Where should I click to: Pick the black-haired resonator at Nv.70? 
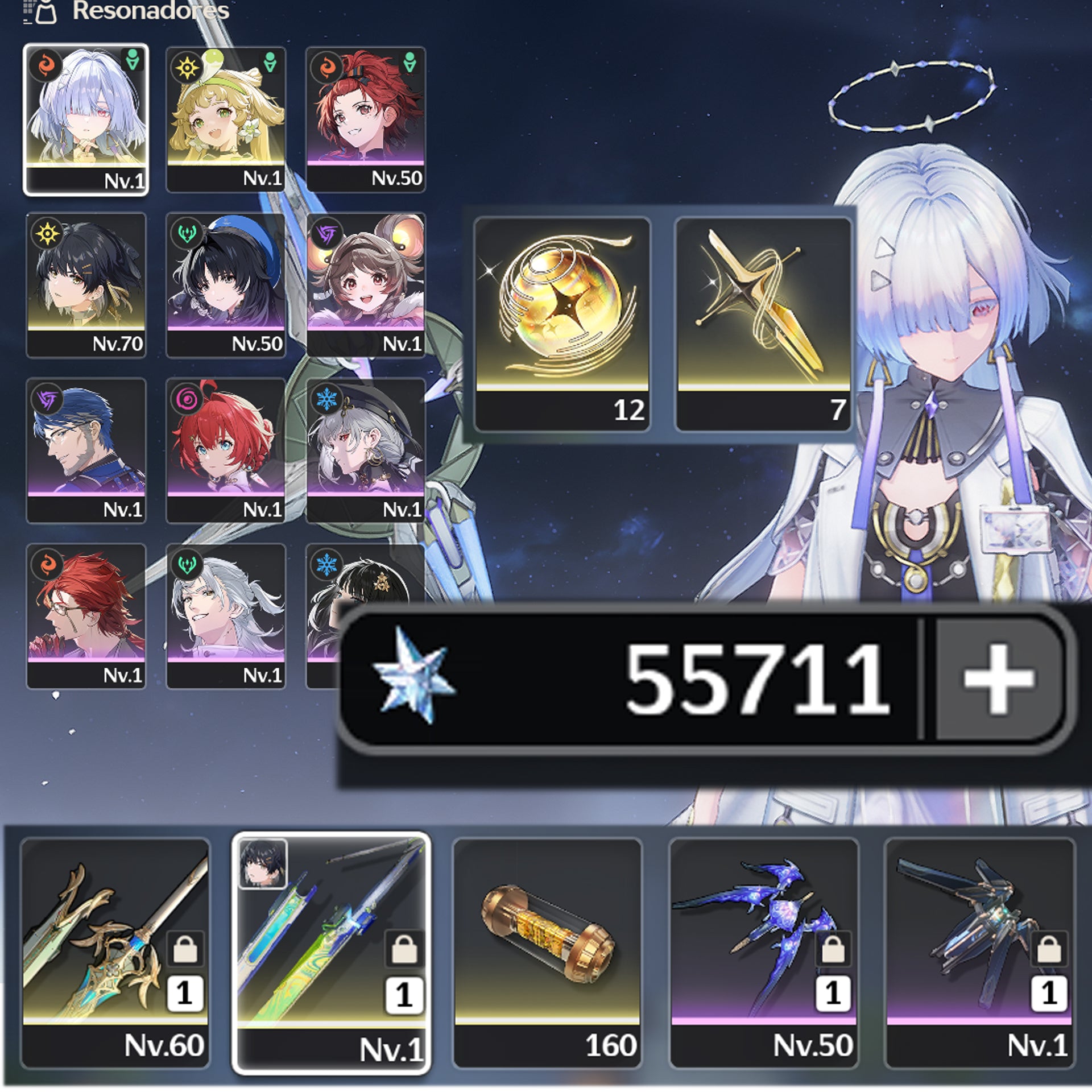point(86,285)
